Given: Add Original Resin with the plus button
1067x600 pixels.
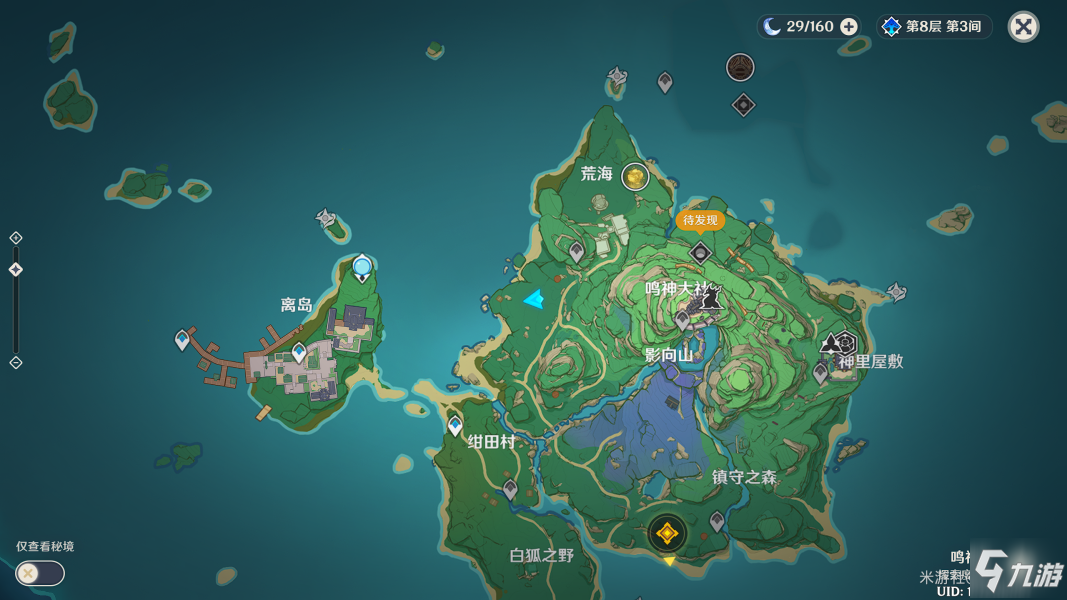Looking at the screenshot, I should coord(849,27).
